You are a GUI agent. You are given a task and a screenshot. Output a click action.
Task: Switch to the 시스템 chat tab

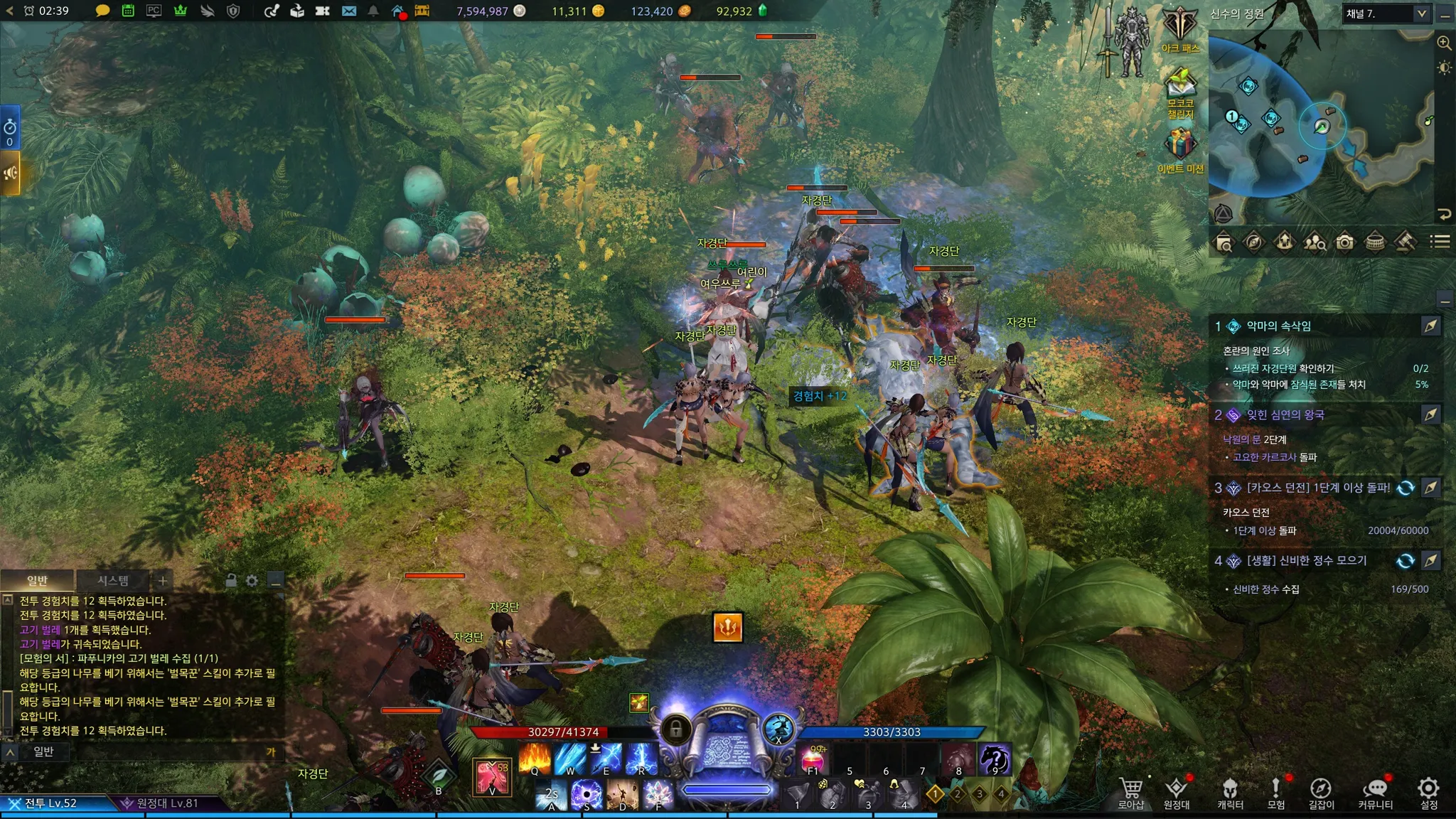point(113,581)
